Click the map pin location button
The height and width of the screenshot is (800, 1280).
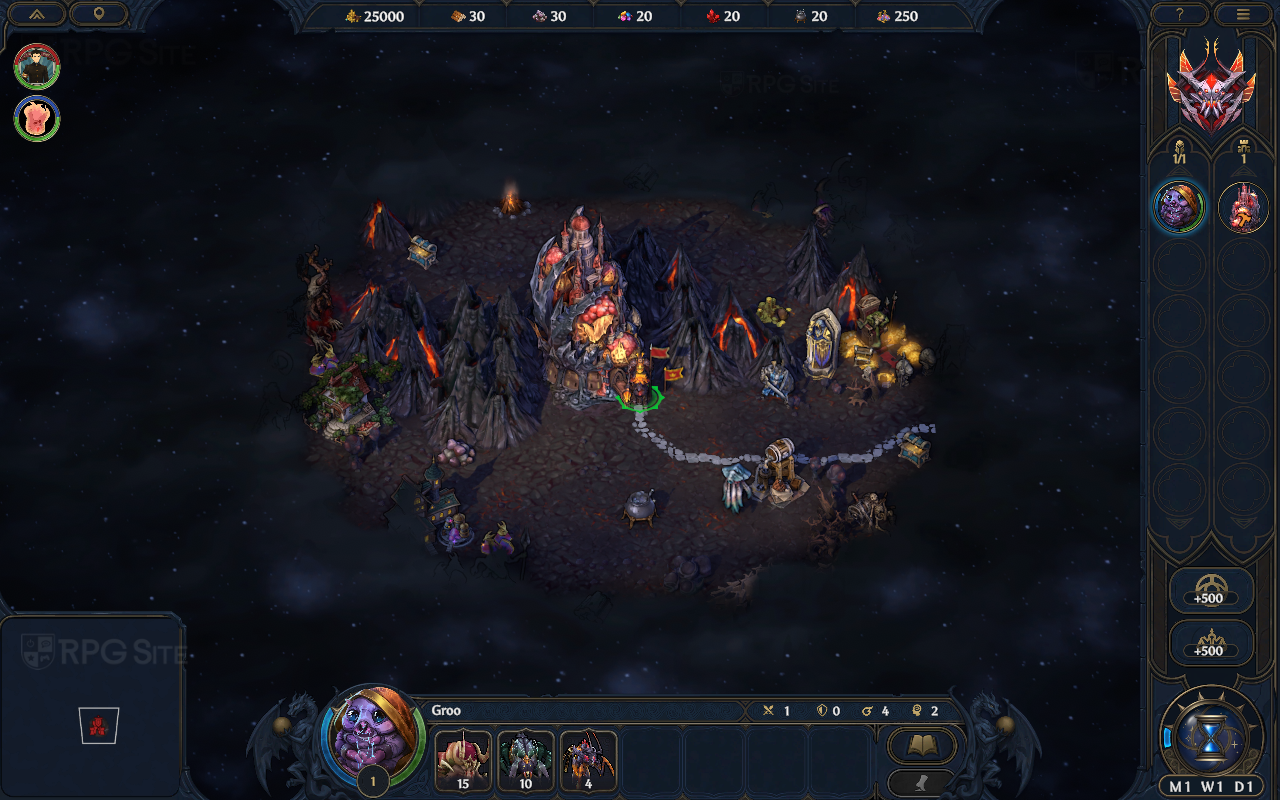click(98, 14)
